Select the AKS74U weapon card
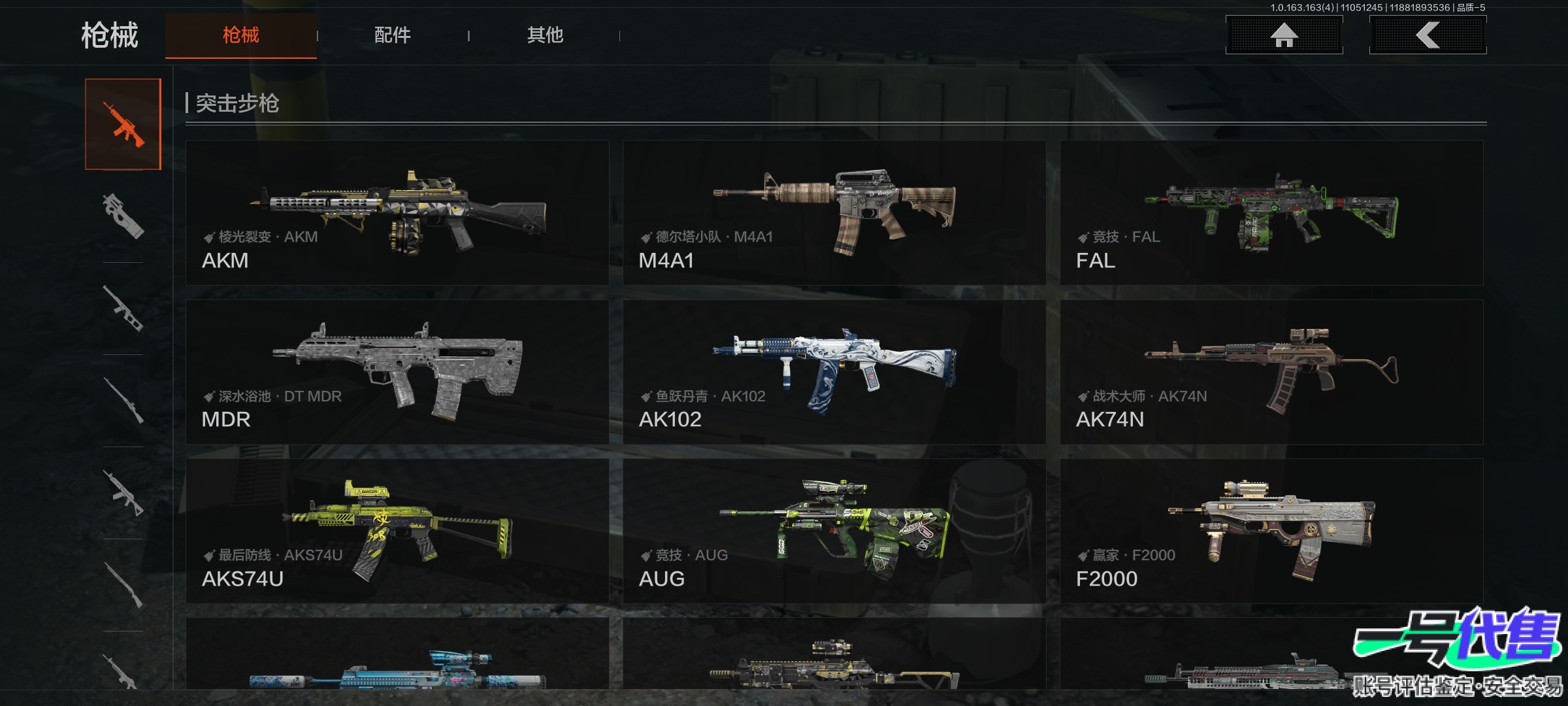Viewport: 1568px width, 706px height. (x=397, y=531)
